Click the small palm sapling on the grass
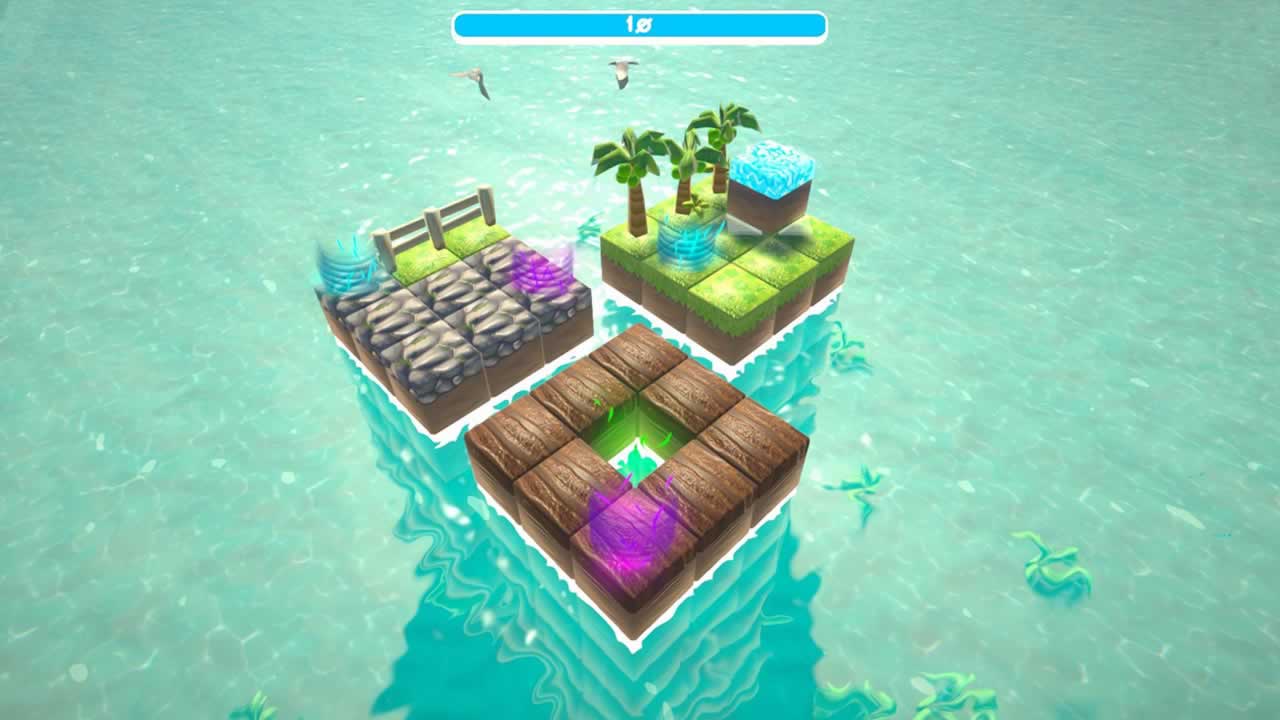 [696, 204]
